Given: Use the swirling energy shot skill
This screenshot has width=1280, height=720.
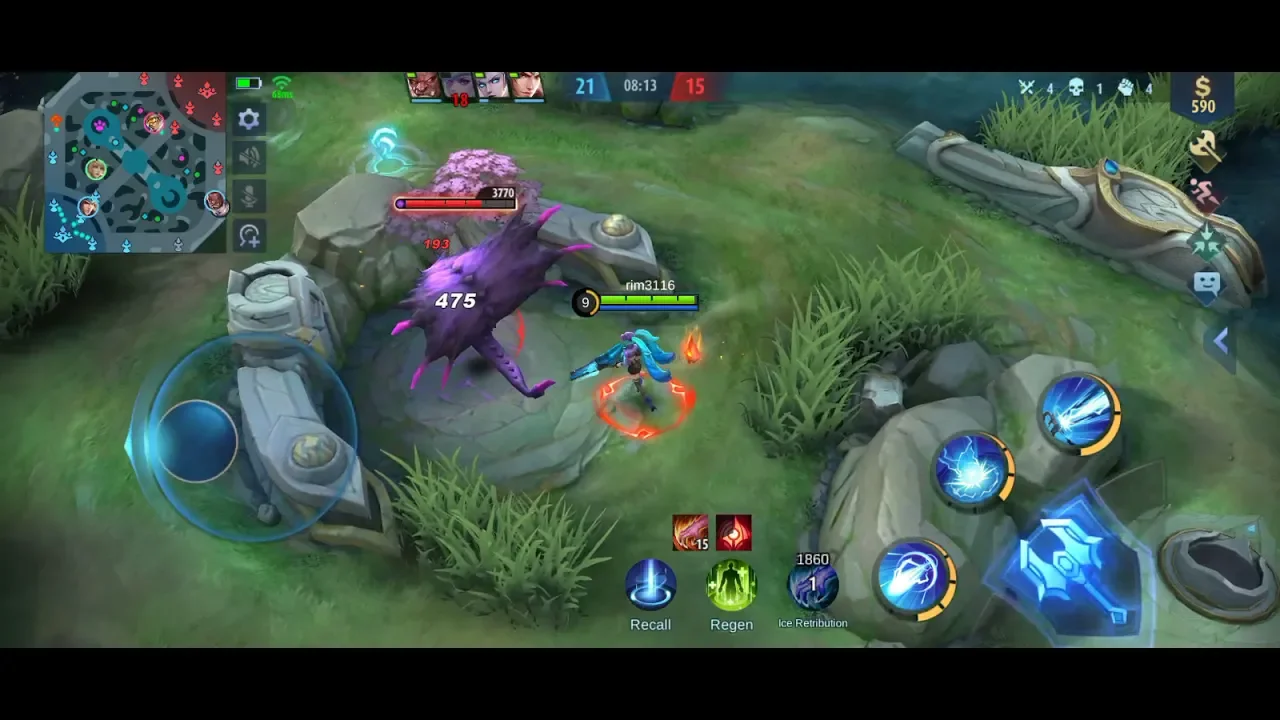Looking at the screenshot, I should coord(912,578).
